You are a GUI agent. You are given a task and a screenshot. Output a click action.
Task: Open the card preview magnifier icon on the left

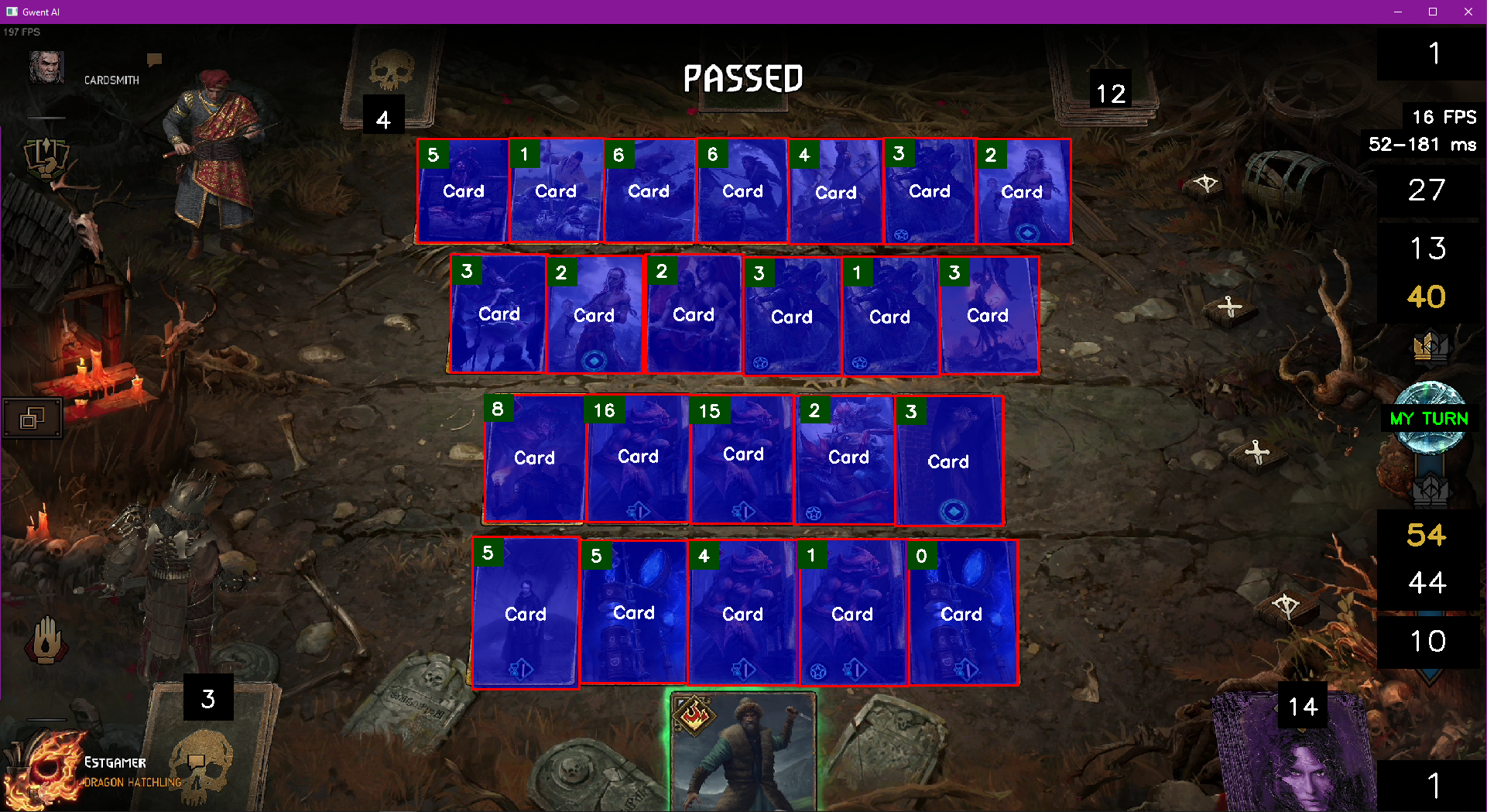32,418
